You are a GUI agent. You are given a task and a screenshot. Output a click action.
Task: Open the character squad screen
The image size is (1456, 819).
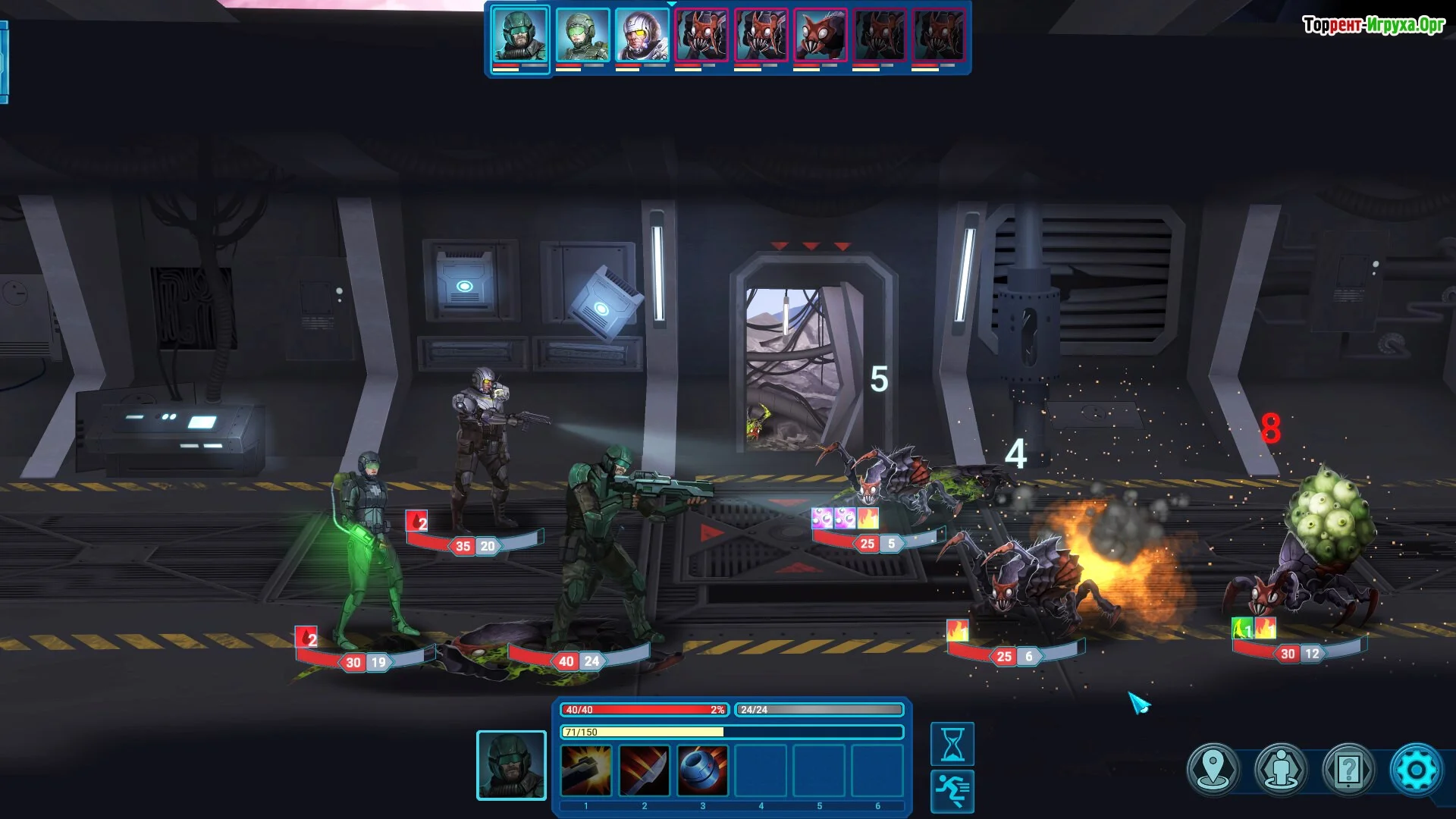coord(1282,770)
